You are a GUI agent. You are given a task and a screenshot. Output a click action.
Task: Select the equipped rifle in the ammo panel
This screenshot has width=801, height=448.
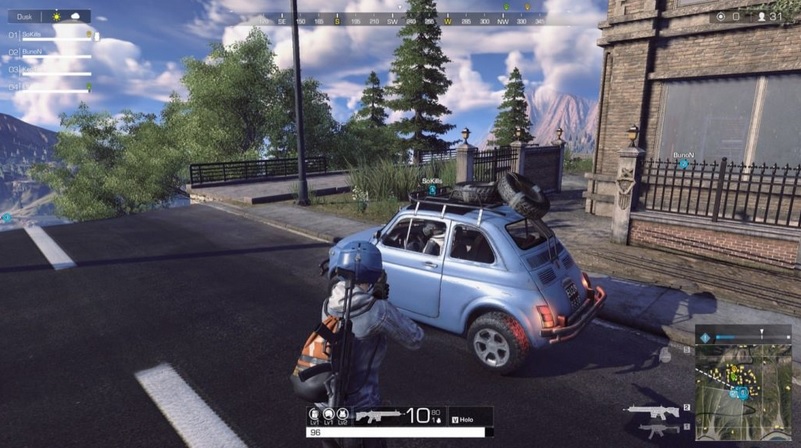[378, 415]
